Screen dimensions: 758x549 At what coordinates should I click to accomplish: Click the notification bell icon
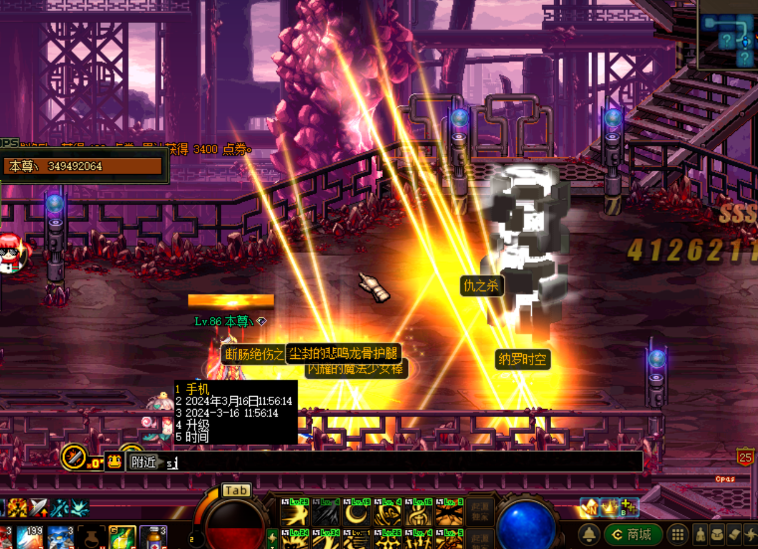591,535
